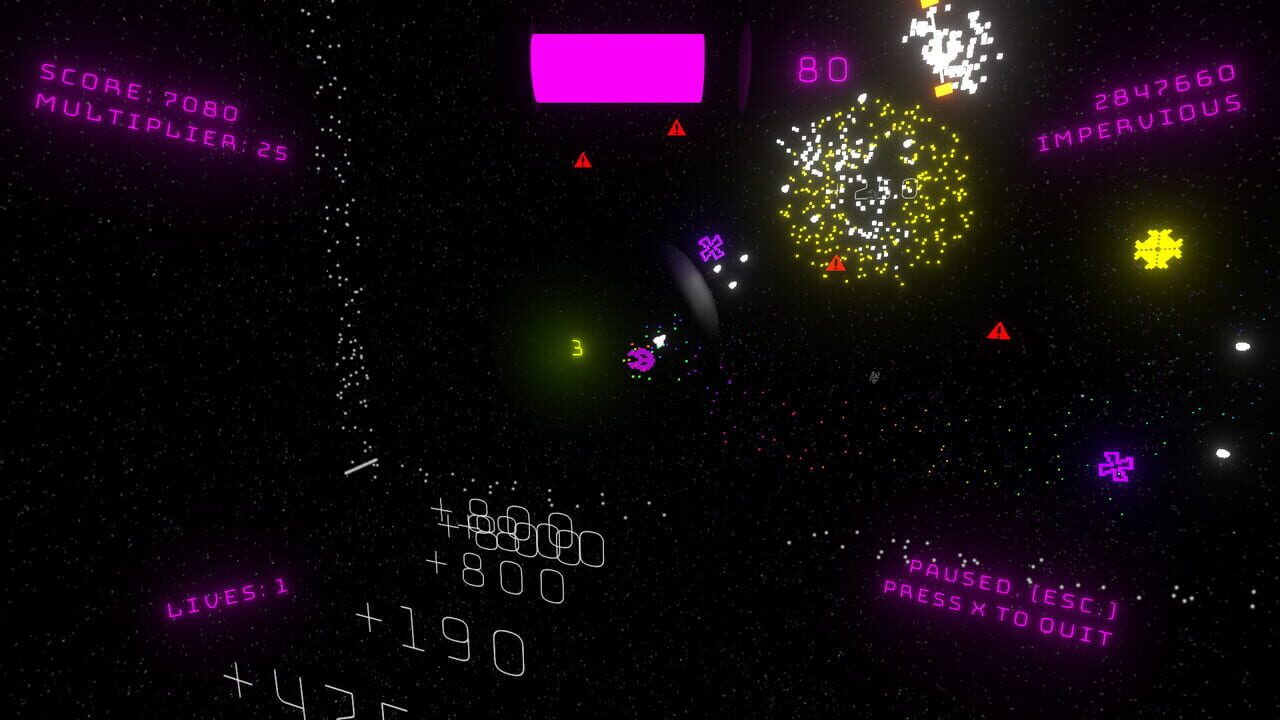
Task: Click the red warning triangle below the magenta panel
Action: (x=678, y=128)
